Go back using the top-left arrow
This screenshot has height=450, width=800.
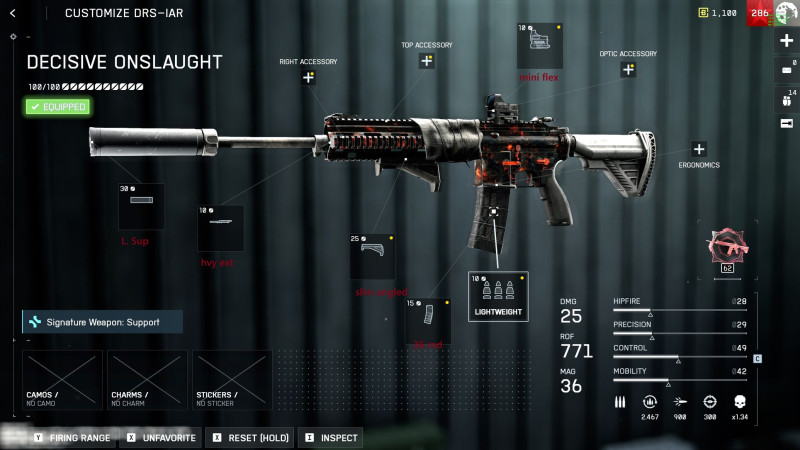13,13
